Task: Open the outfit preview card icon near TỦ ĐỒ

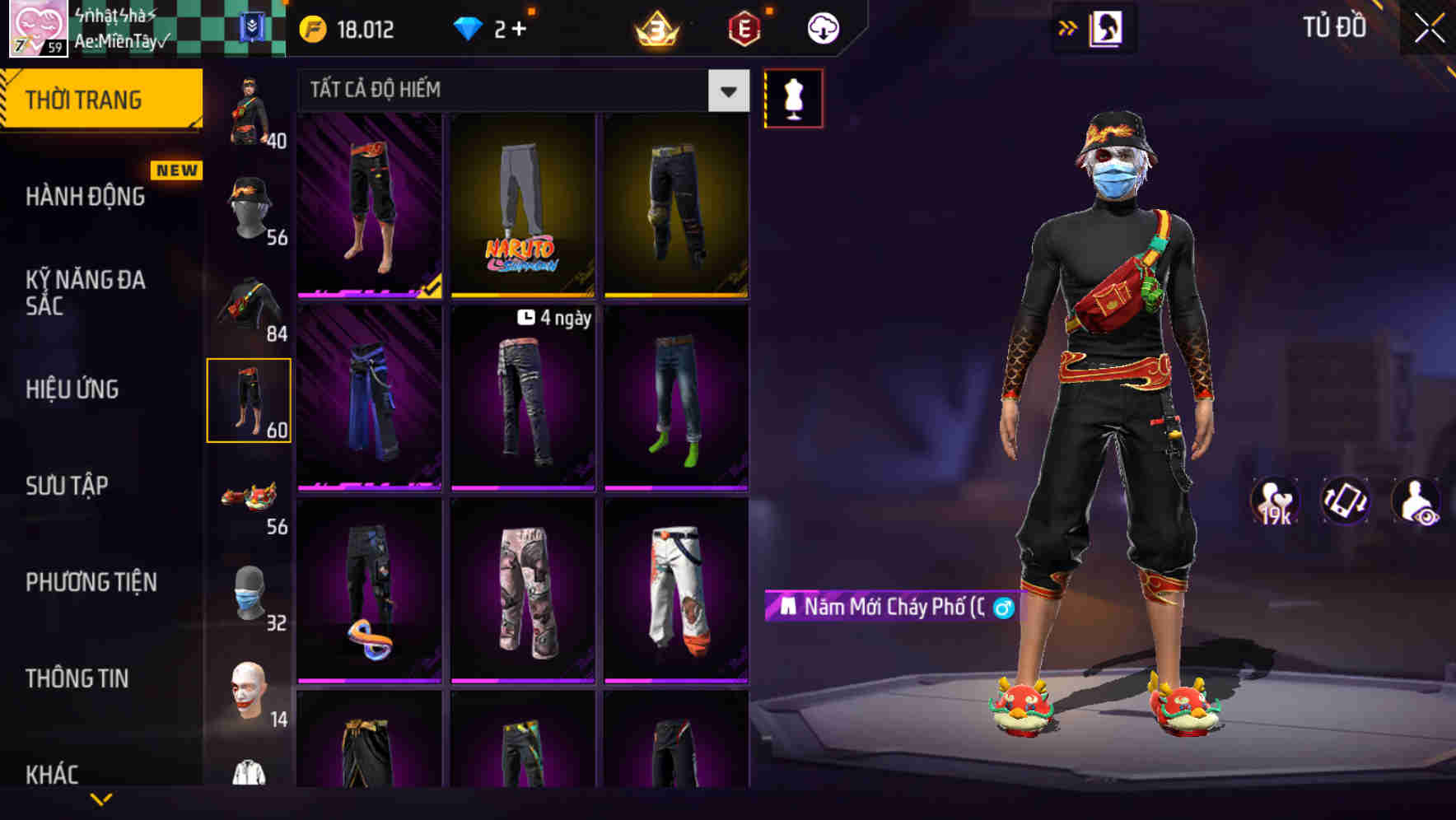Action: coord(1108,27)
